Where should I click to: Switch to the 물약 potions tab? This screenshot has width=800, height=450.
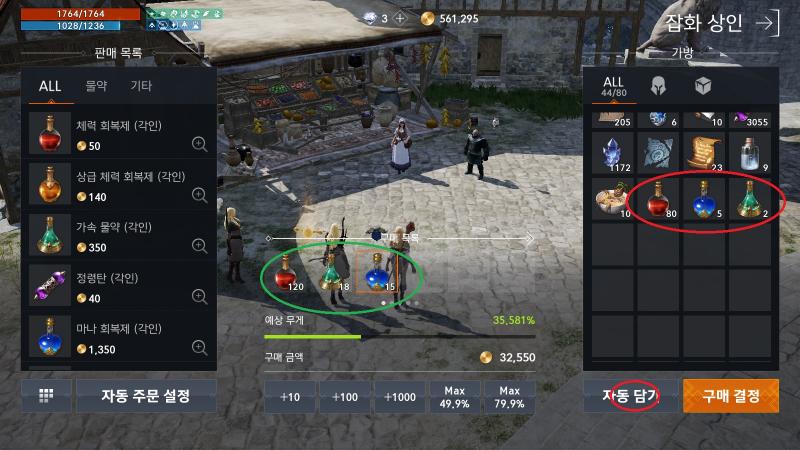click(x=96, y=86)
